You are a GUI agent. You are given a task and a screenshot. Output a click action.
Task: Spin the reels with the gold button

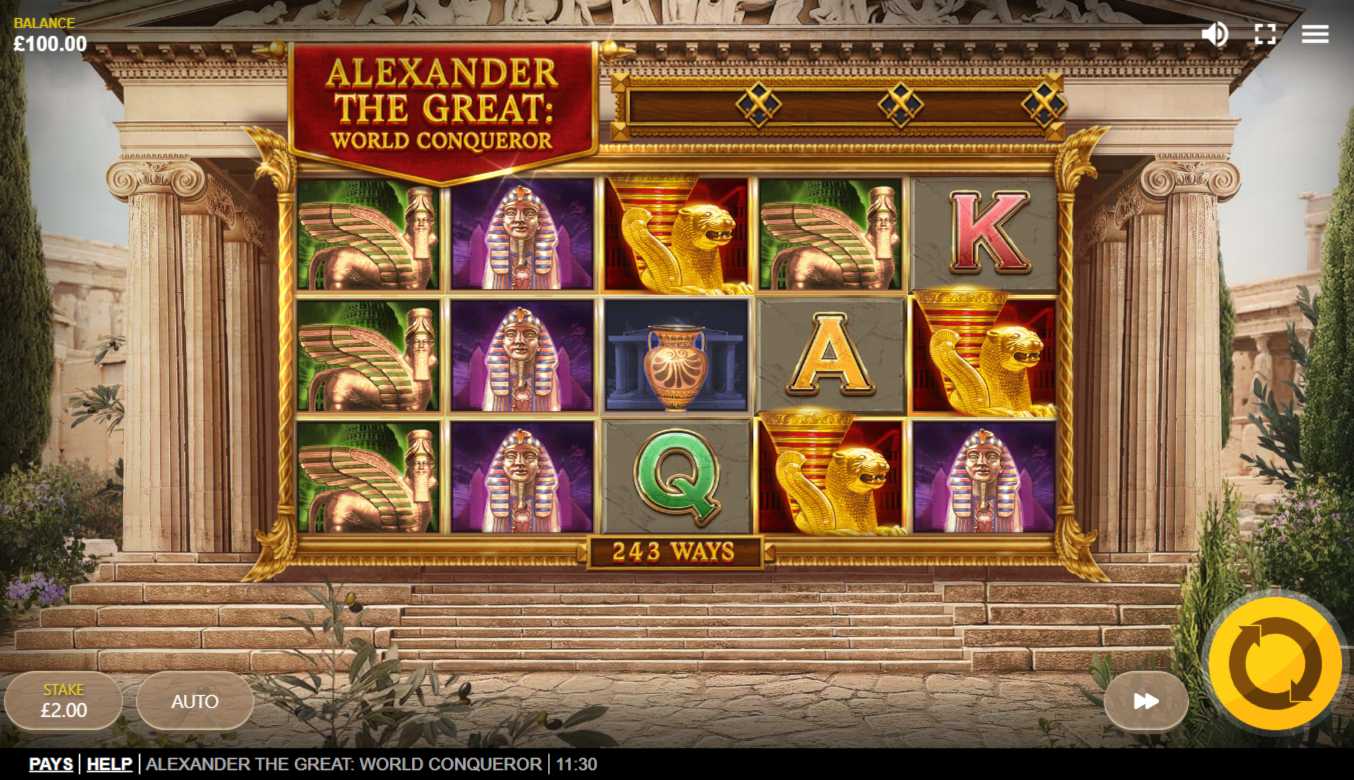(1274, 662)
